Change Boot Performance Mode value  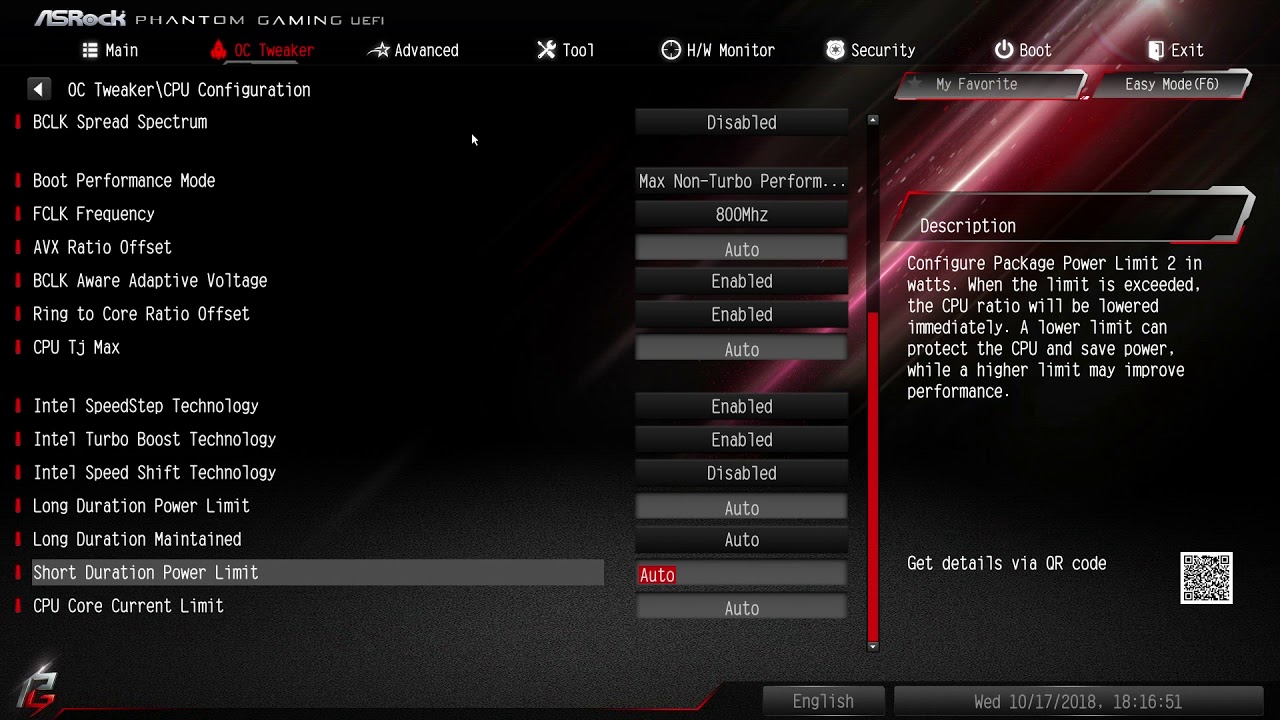tap(740, 181)
